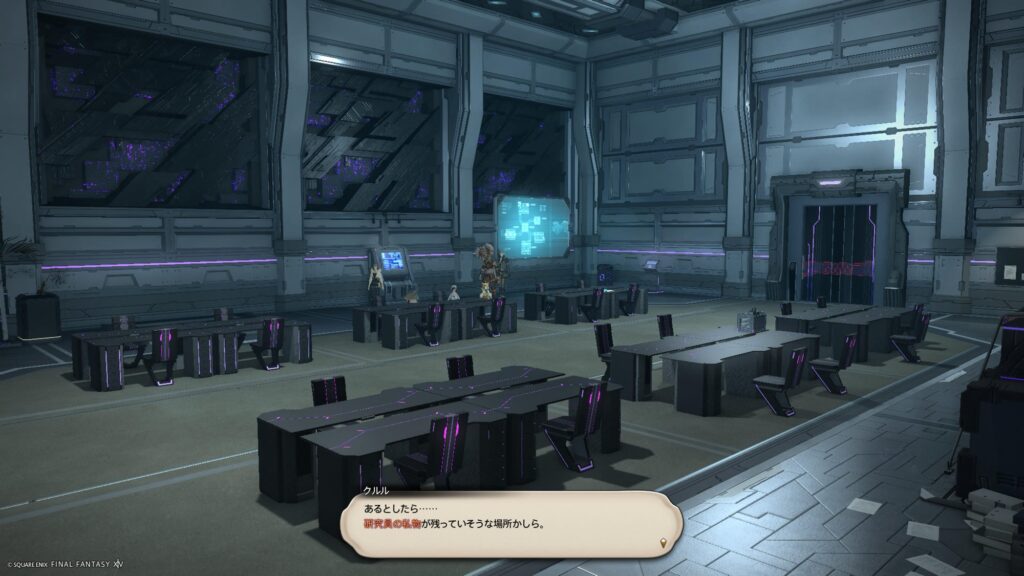Click the dialogue continue arrow indicator
Viewport: 1024px width, 576px height.
pos(661,543)
